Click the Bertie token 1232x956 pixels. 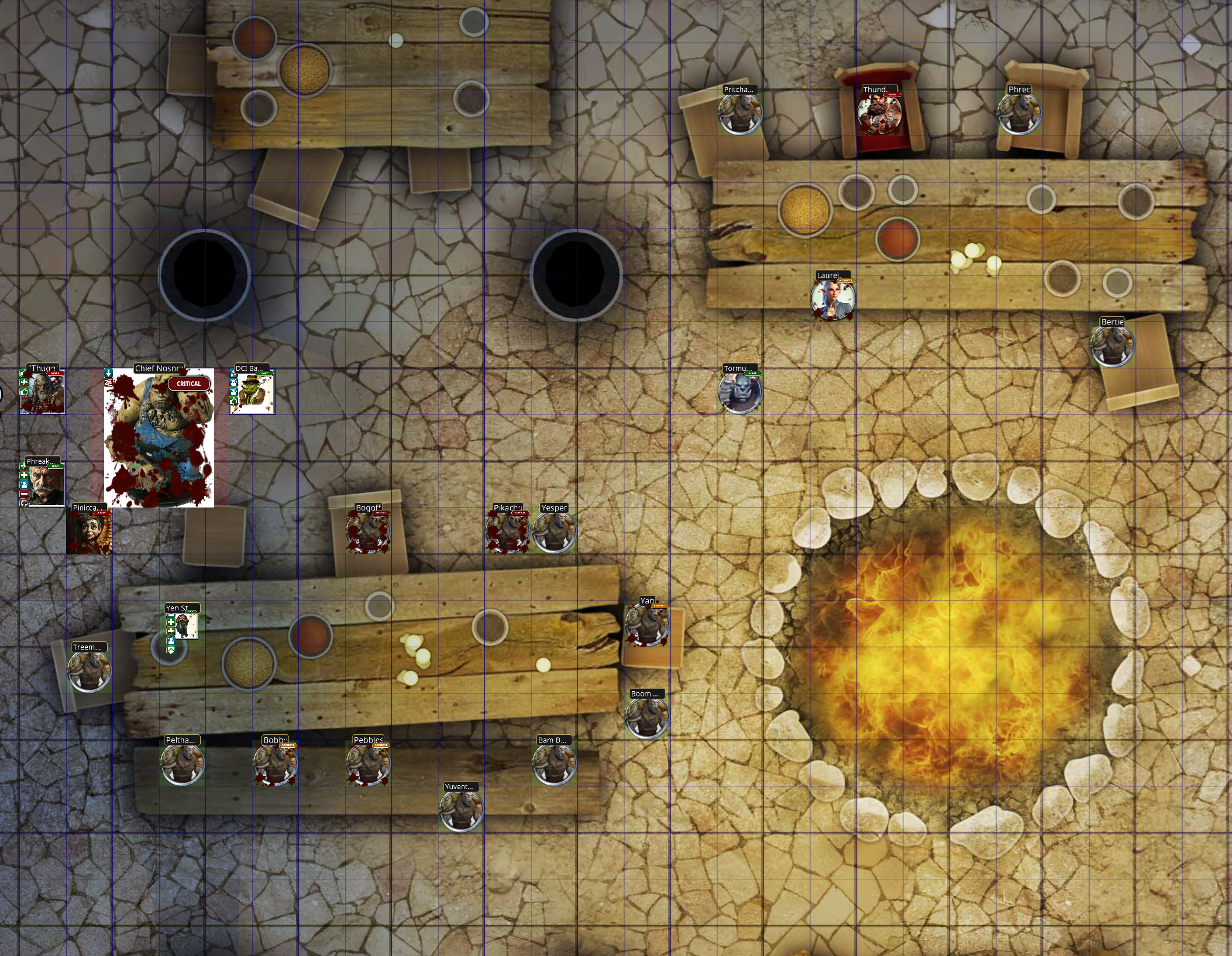coord(1111,346)
